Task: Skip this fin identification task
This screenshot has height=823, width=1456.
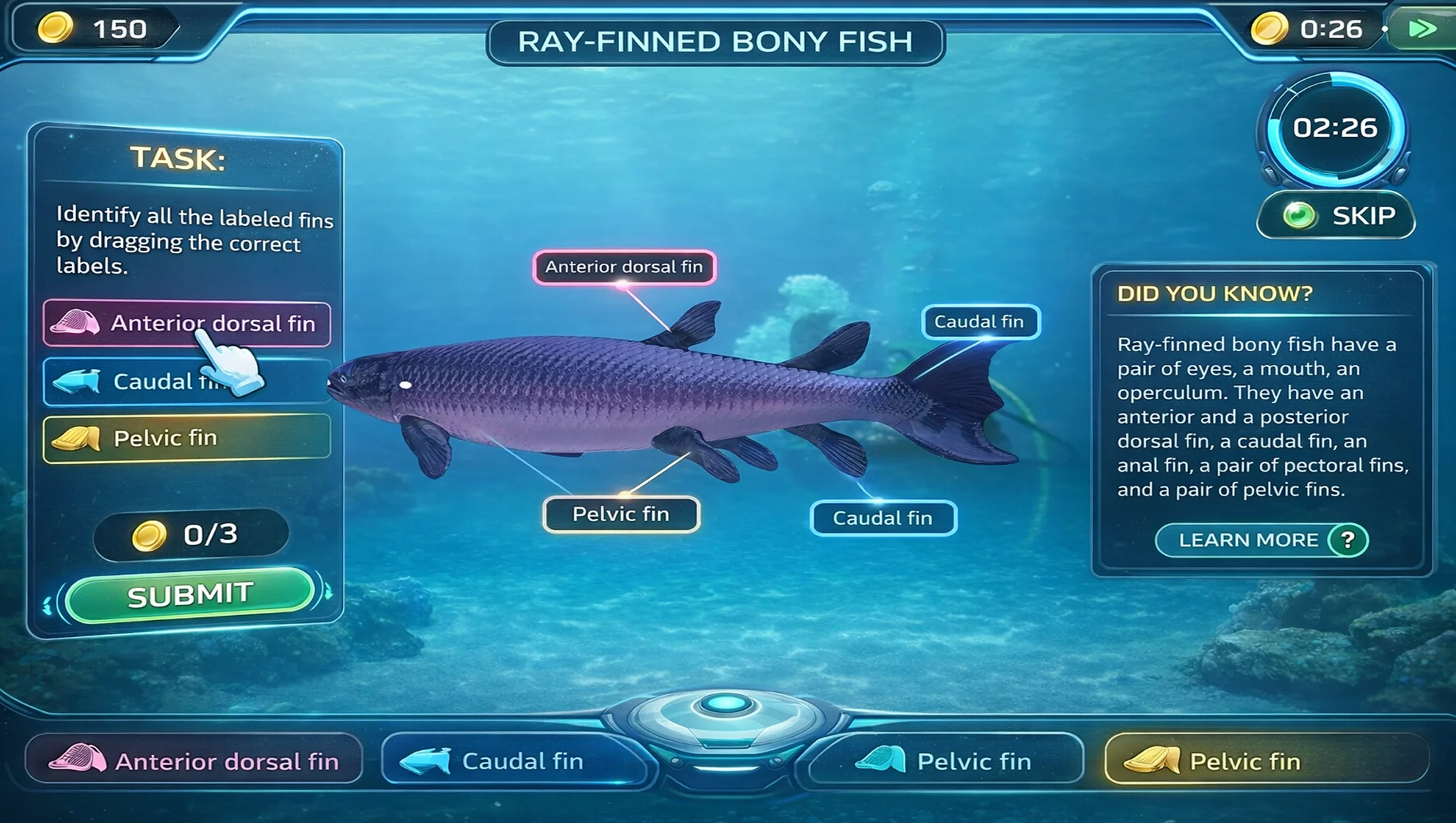Action: point(1336,216)
